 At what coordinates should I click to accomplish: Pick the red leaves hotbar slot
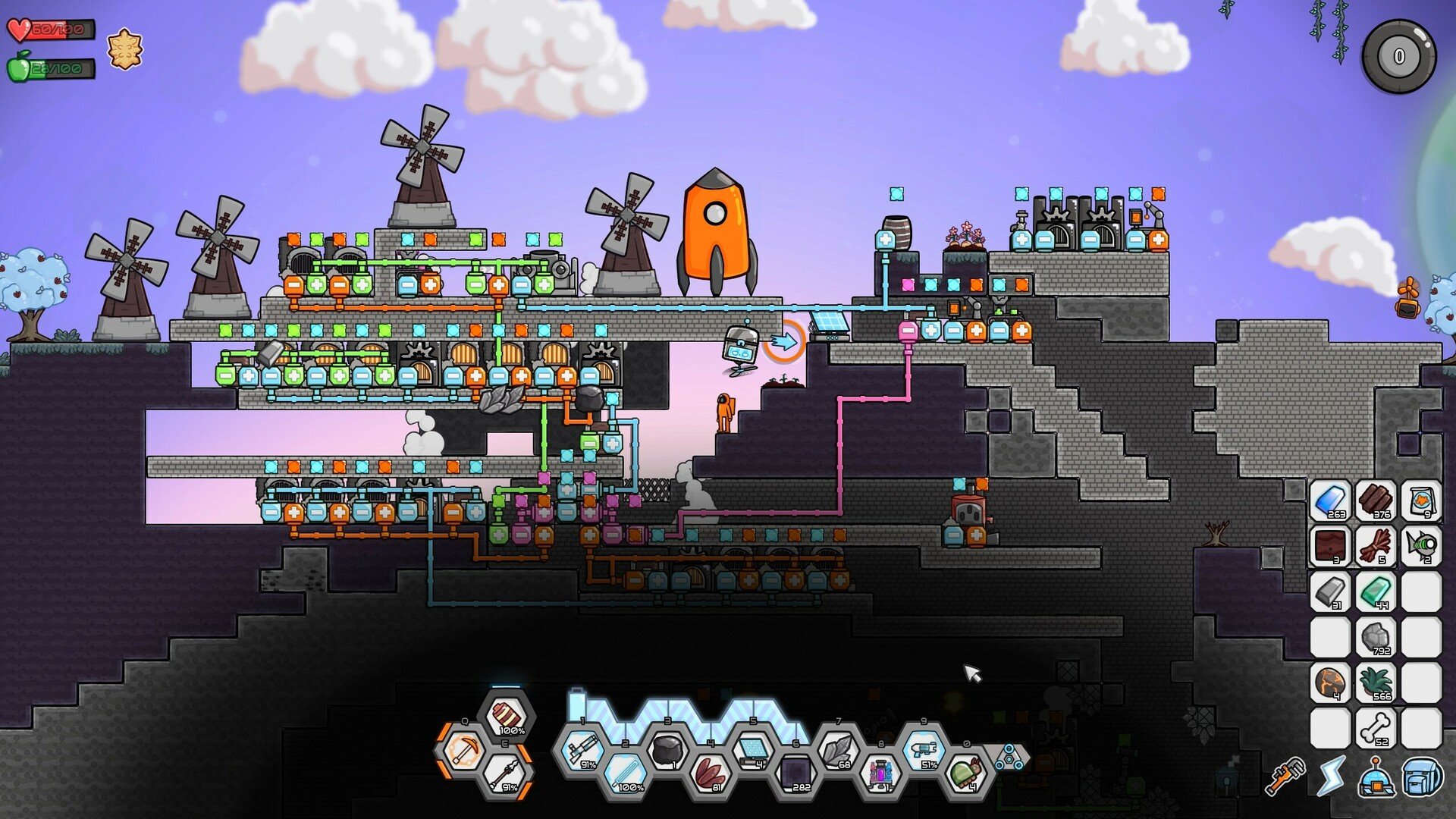pos(711,773)
